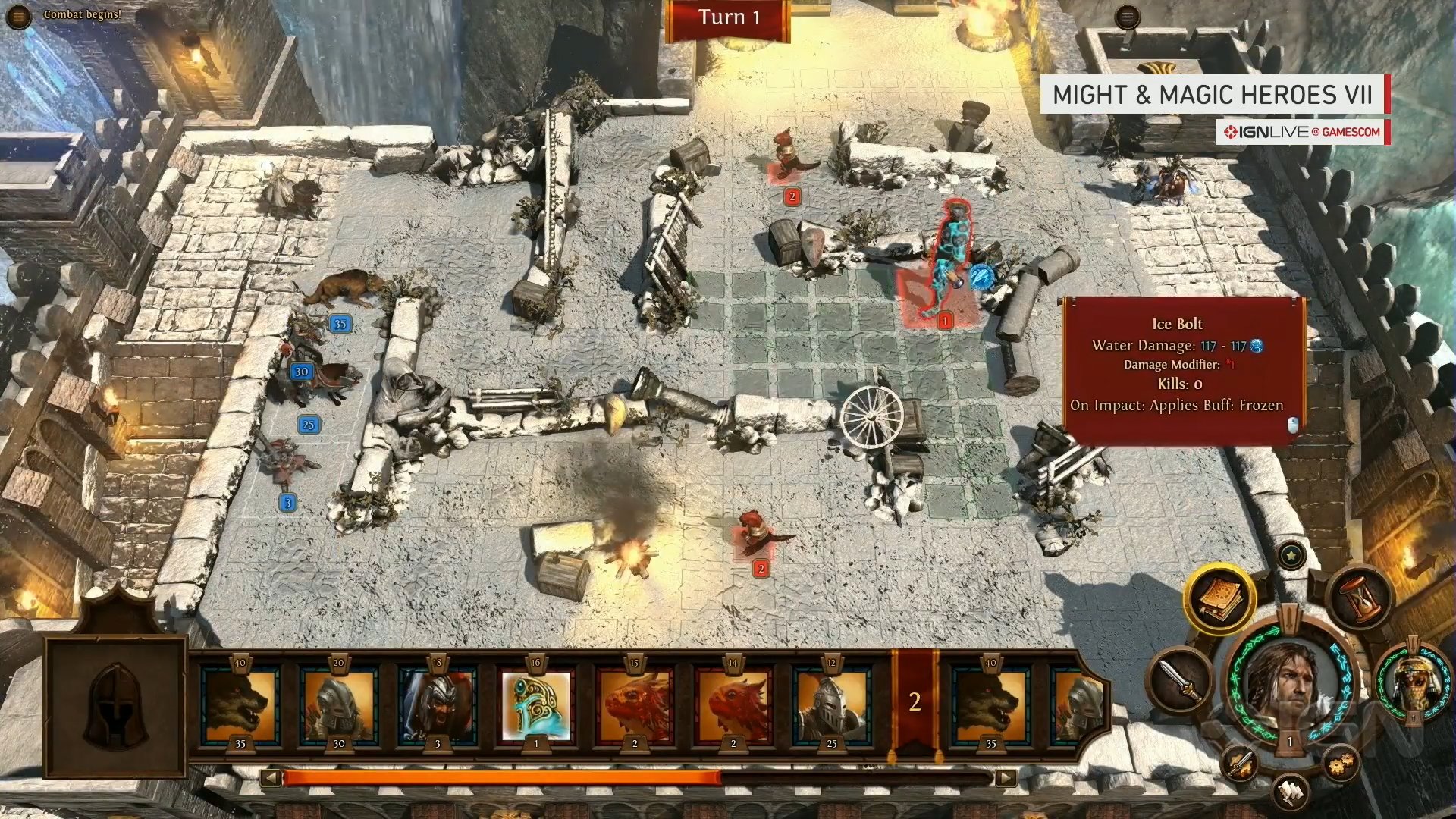Image resolution: width=1456 pixels, height=819 pixels.
Task: Select the archer portrait with stack 30
Action: click(338, 704)
